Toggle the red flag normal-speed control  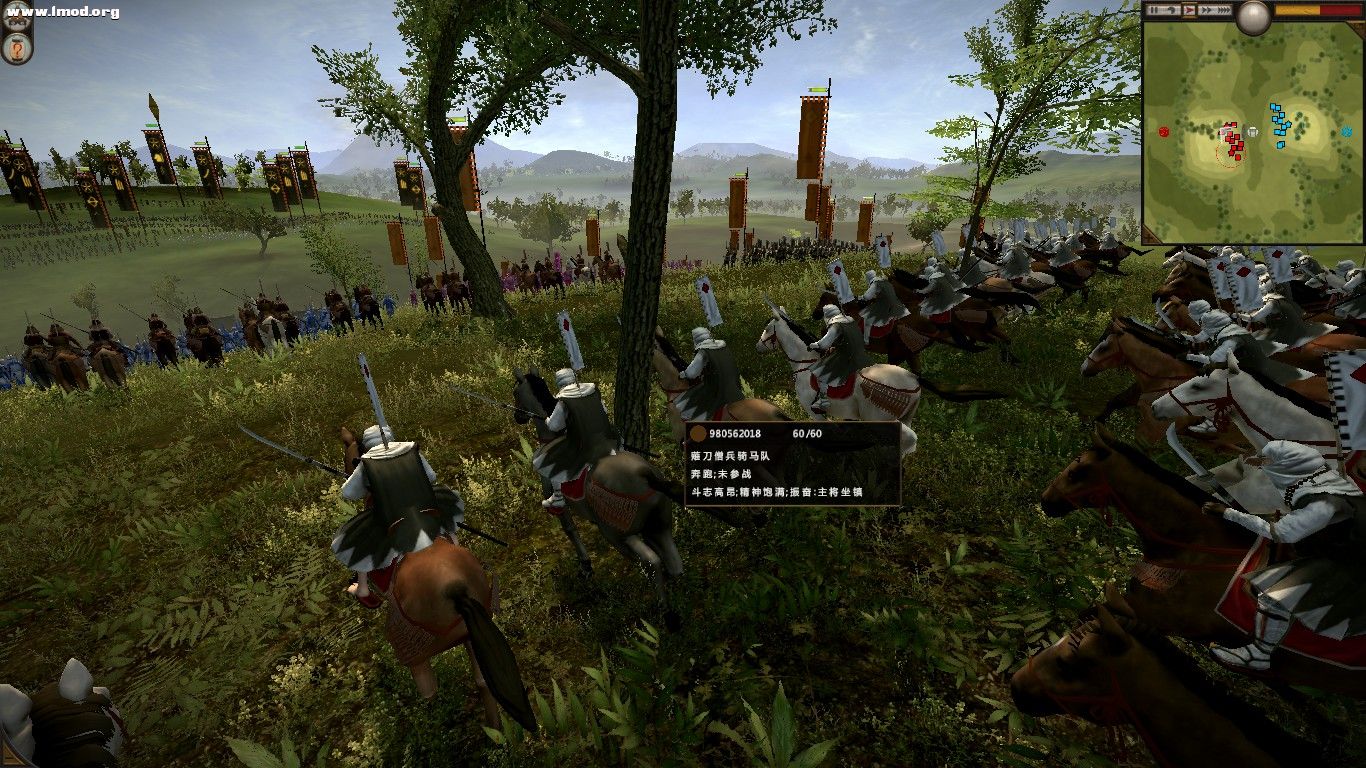(x=1189, y=11)
